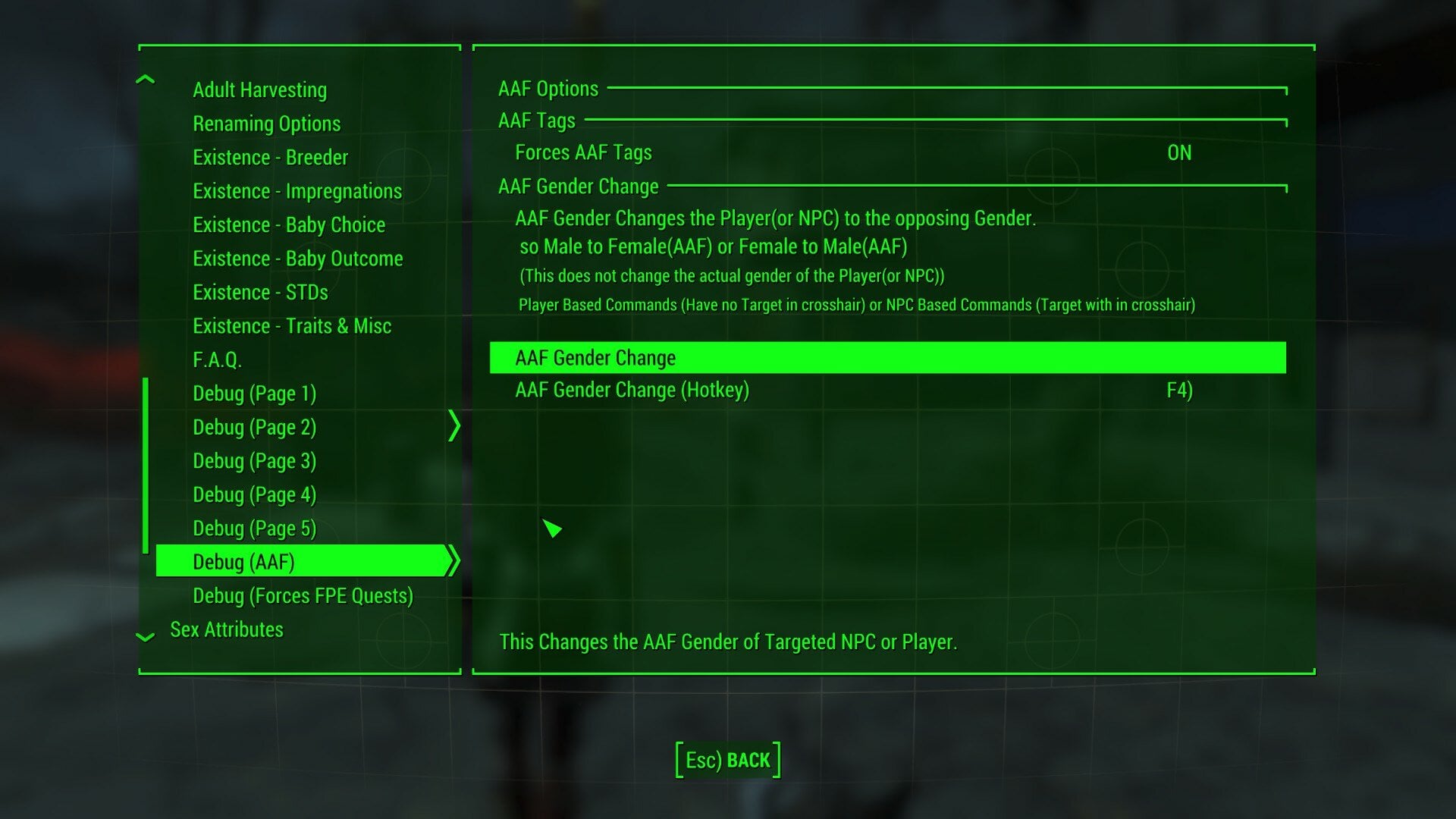Choose Existence - Traits & Misc

[292, 326]
